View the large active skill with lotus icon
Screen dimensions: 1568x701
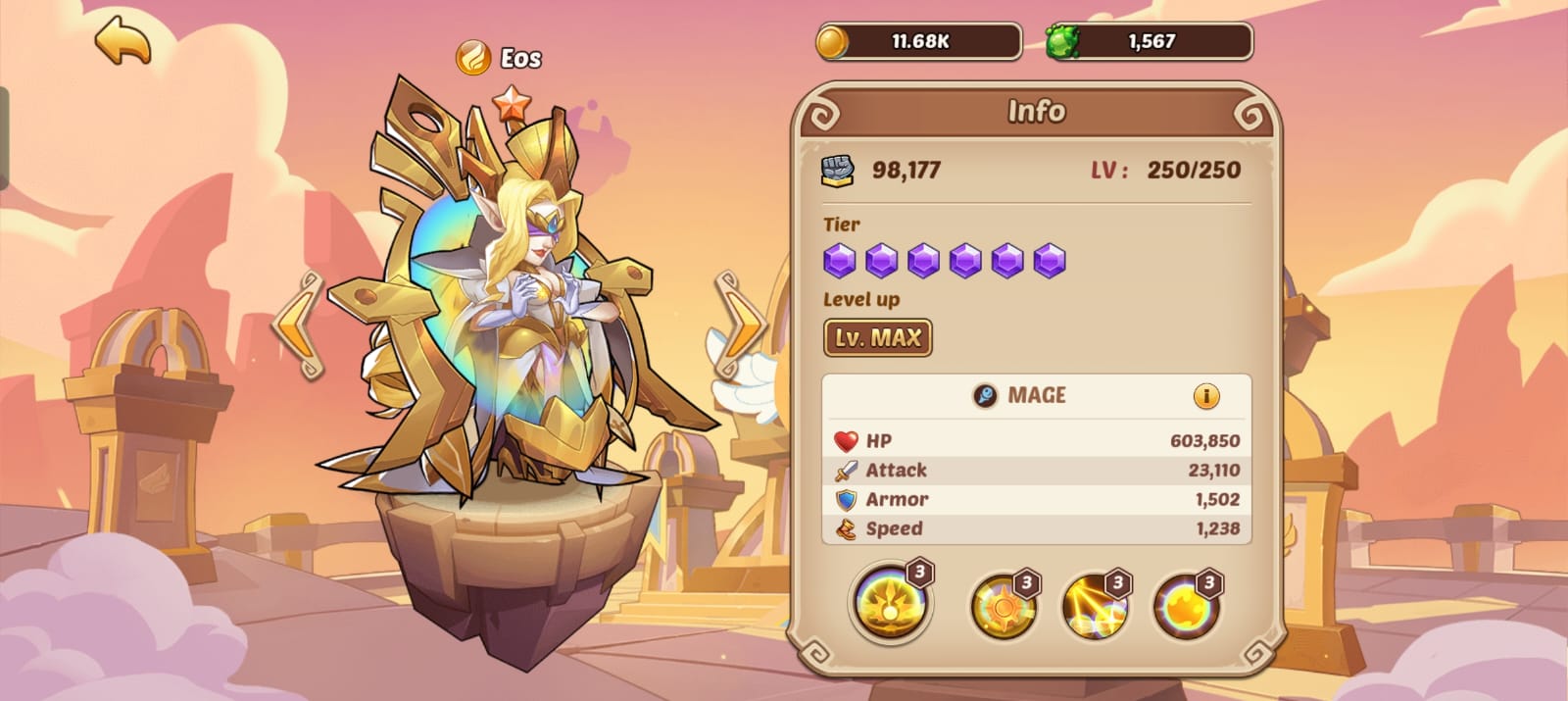(x=890, y=601)
